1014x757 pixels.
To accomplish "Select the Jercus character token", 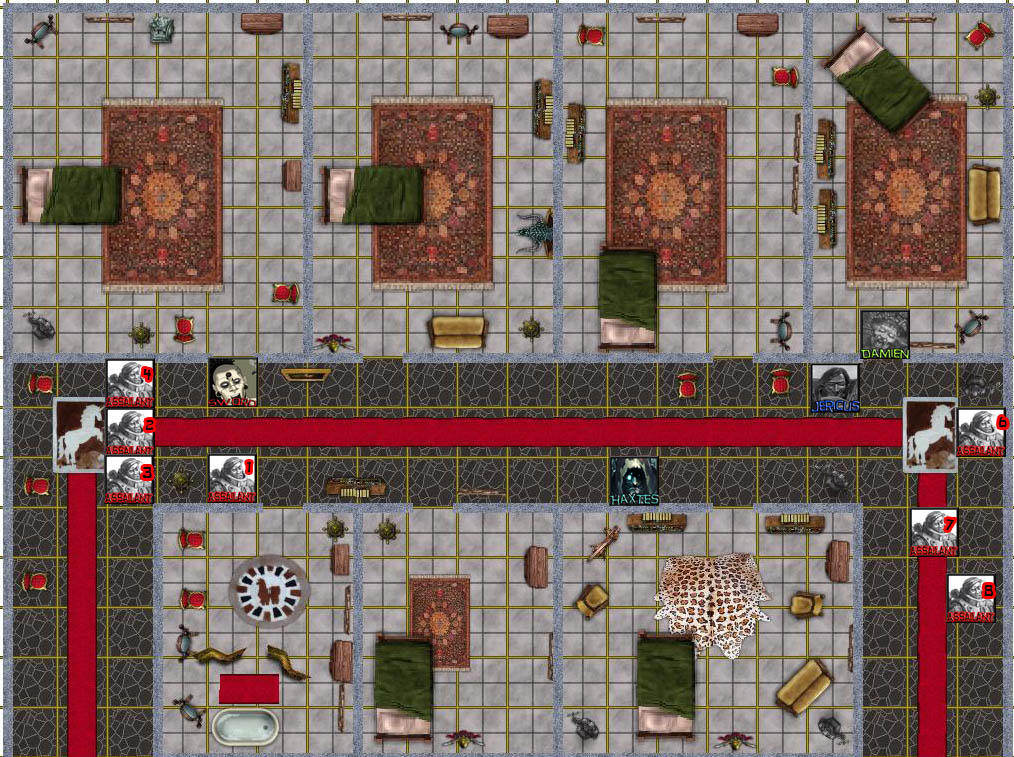I will coord(835,388).
